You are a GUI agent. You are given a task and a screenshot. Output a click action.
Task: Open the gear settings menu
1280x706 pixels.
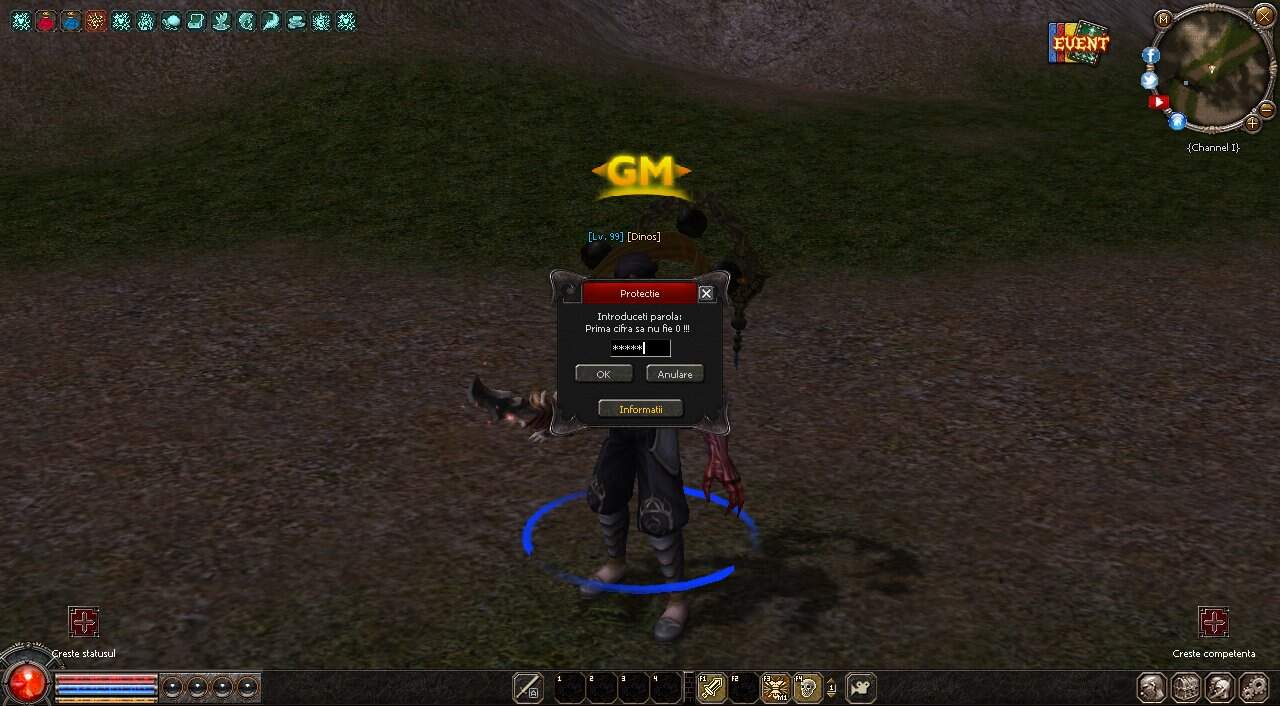click(x=1254, y=688)
